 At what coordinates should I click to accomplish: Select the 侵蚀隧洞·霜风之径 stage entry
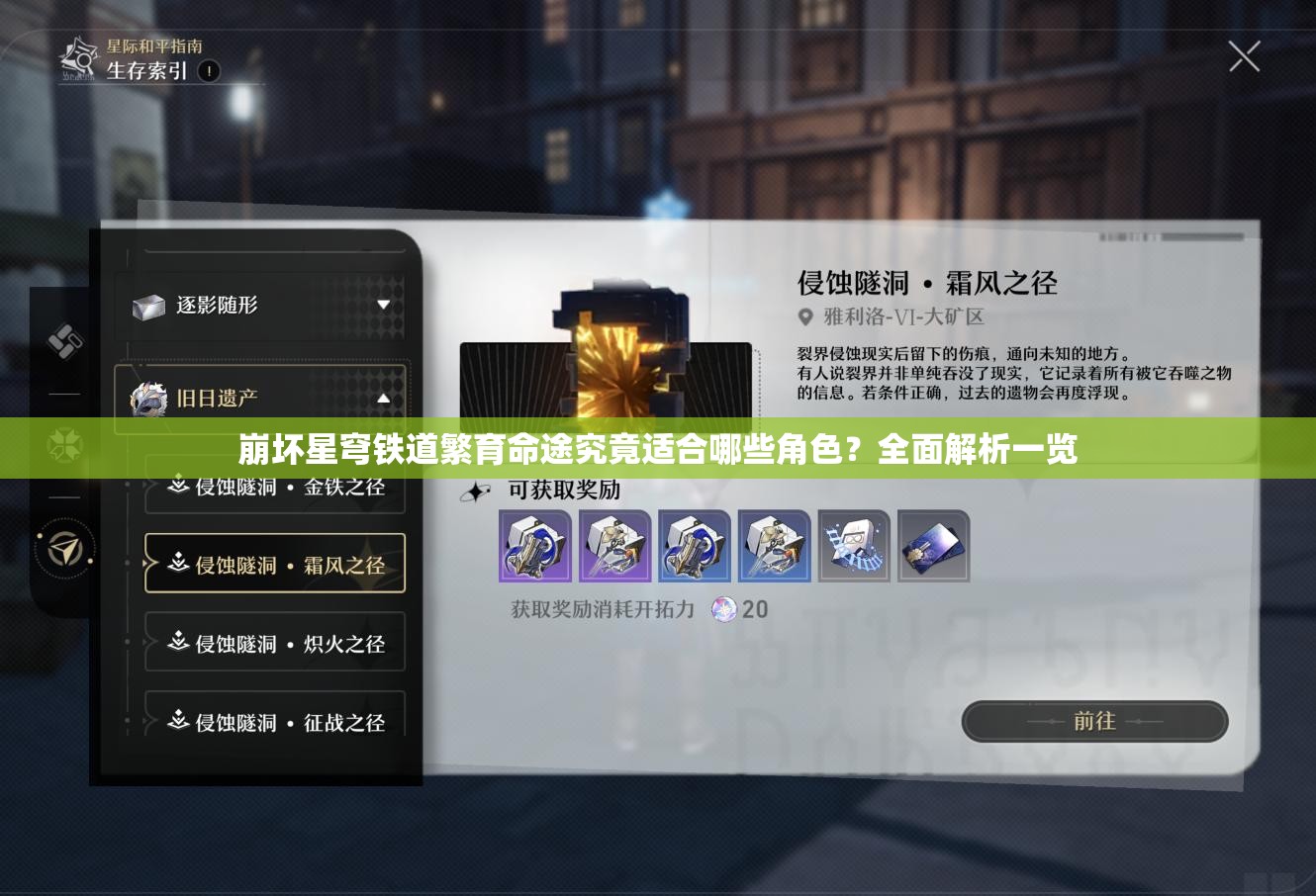(x=275, y=564)
